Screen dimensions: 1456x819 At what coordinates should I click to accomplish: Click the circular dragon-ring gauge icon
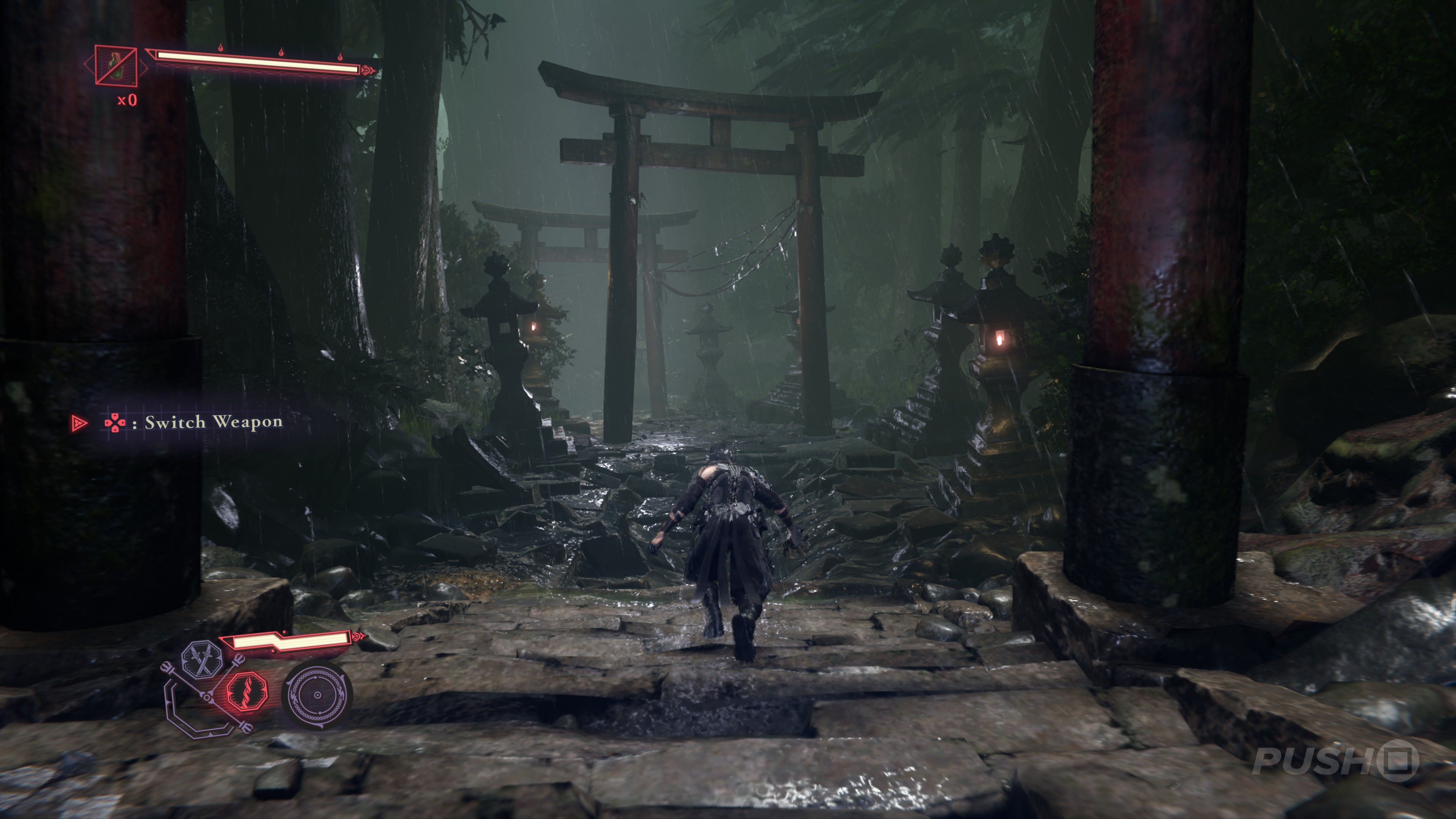pos(317,695)
